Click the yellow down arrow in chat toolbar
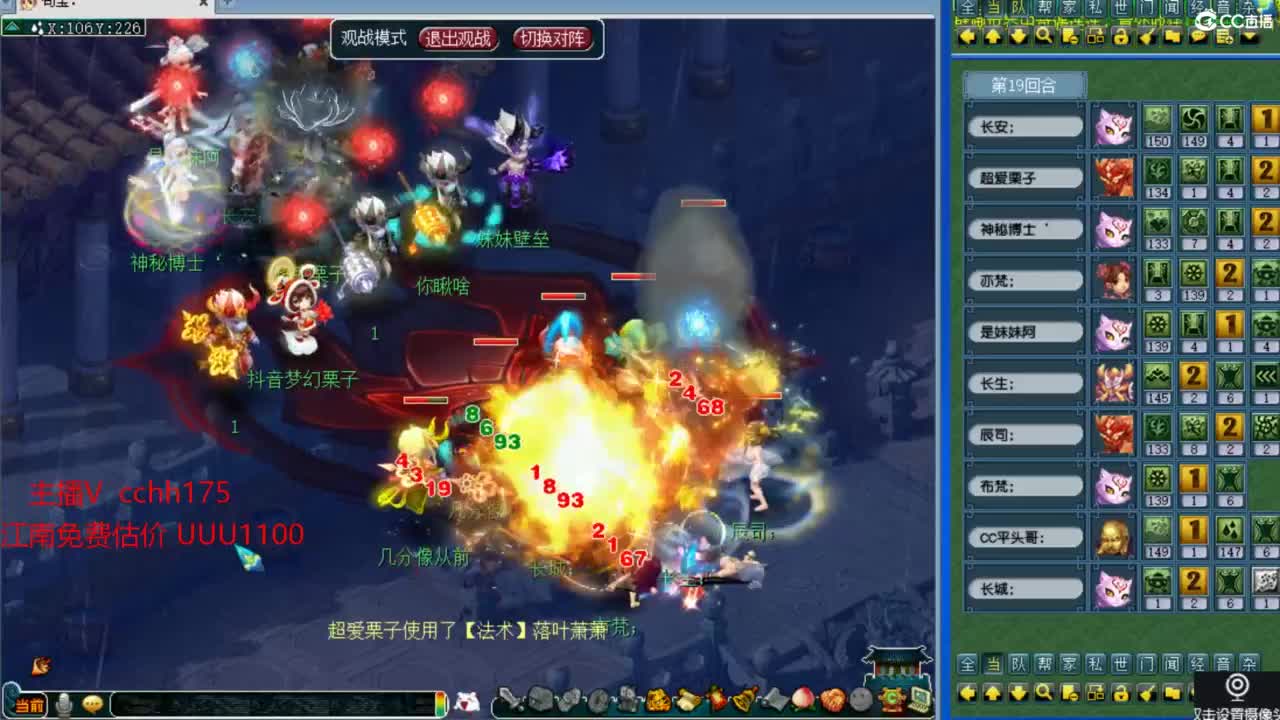The width and height of the screenshot is (1280, 720). point(1016,37)
